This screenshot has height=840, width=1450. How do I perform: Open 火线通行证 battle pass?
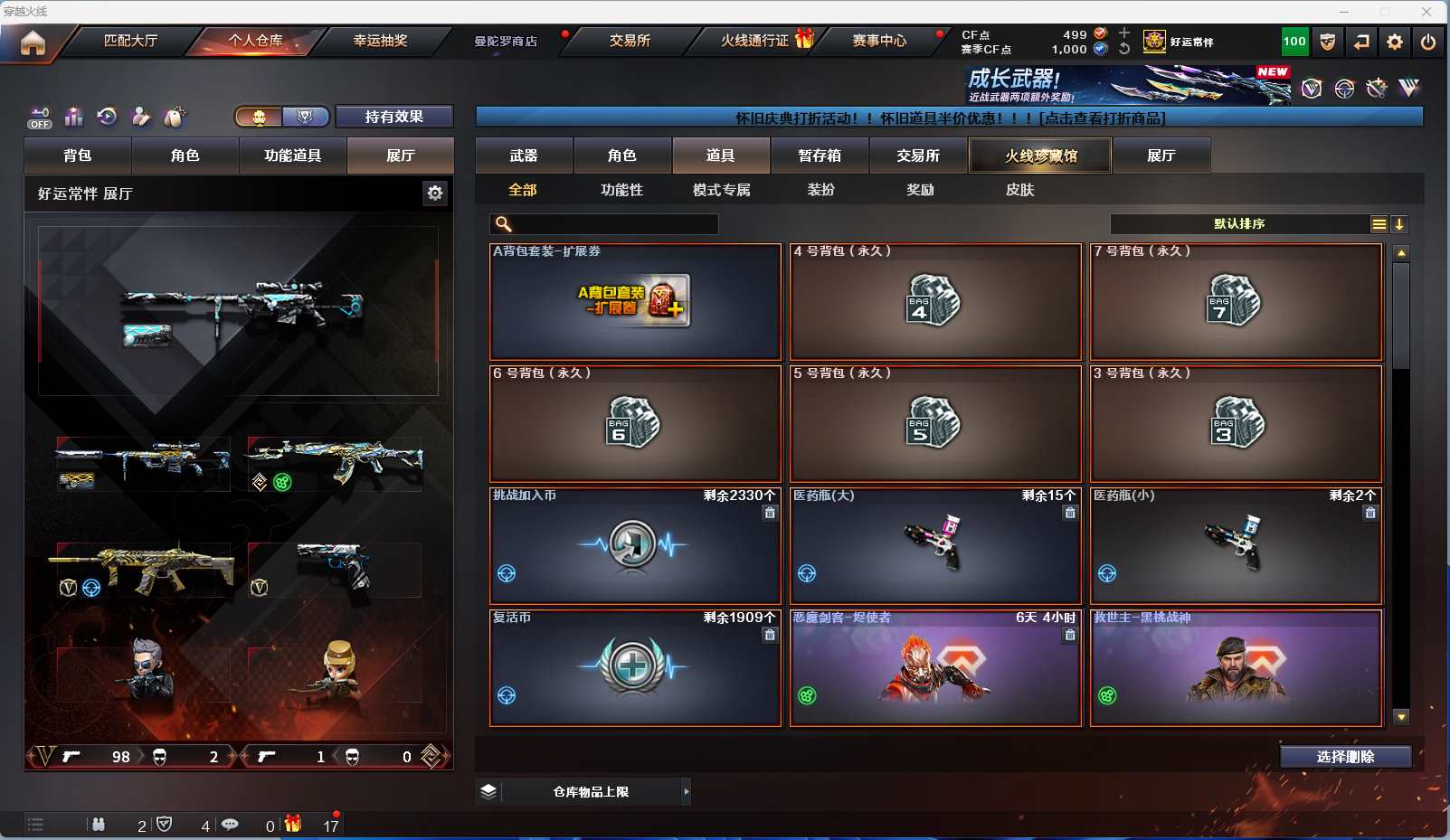click(x=755, y=41)
